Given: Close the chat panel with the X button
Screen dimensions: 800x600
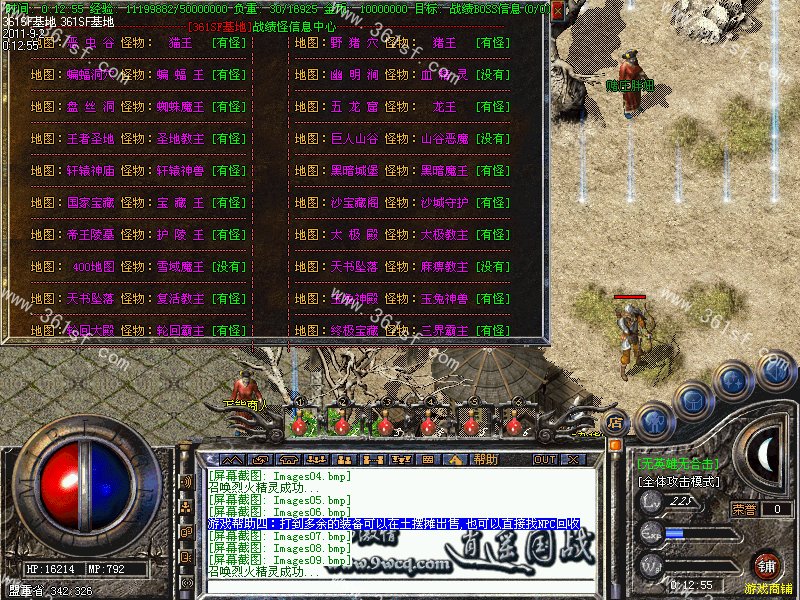Looking at the screenshot, I should click(574, 459).
